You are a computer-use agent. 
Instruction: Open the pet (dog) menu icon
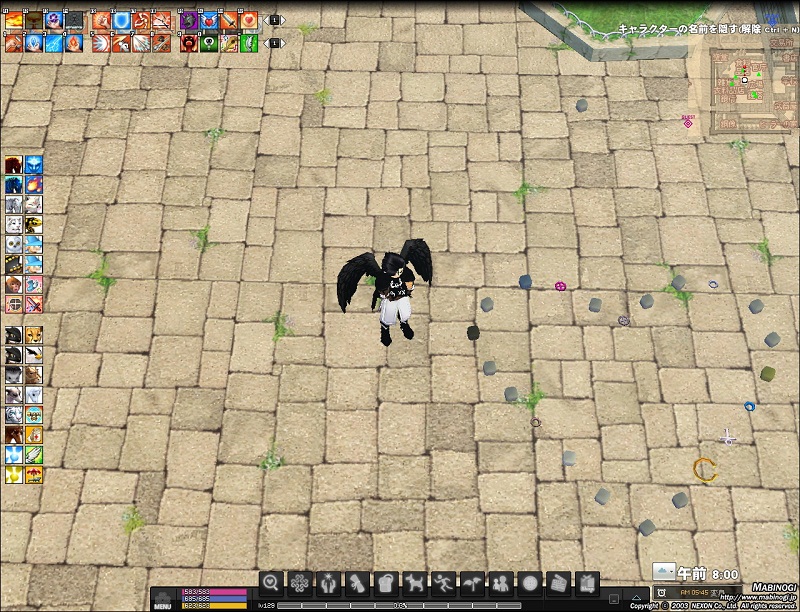[413, 582]
